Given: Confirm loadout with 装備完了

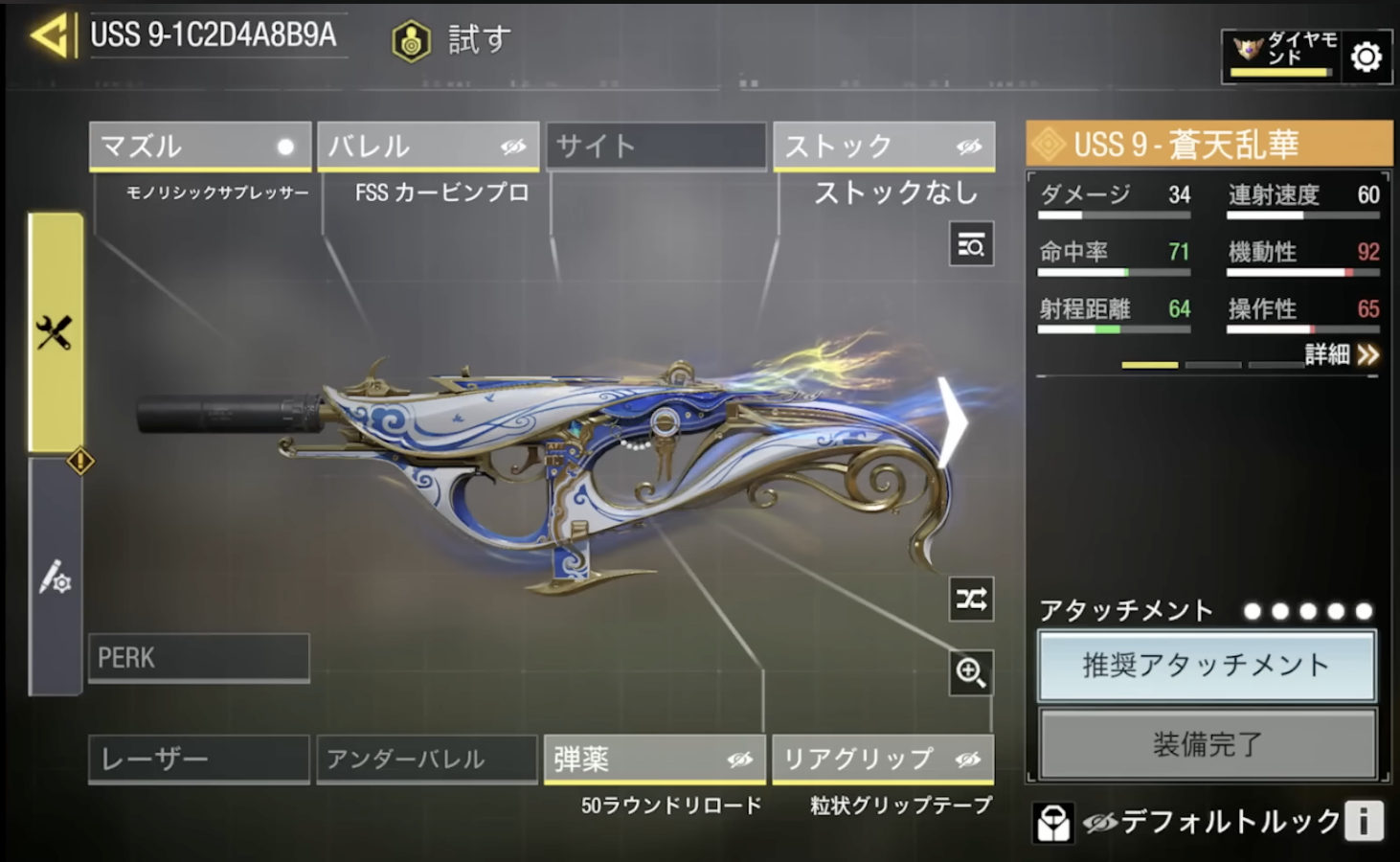Looking at the screenshot, I should click(x=1207, y=744).
